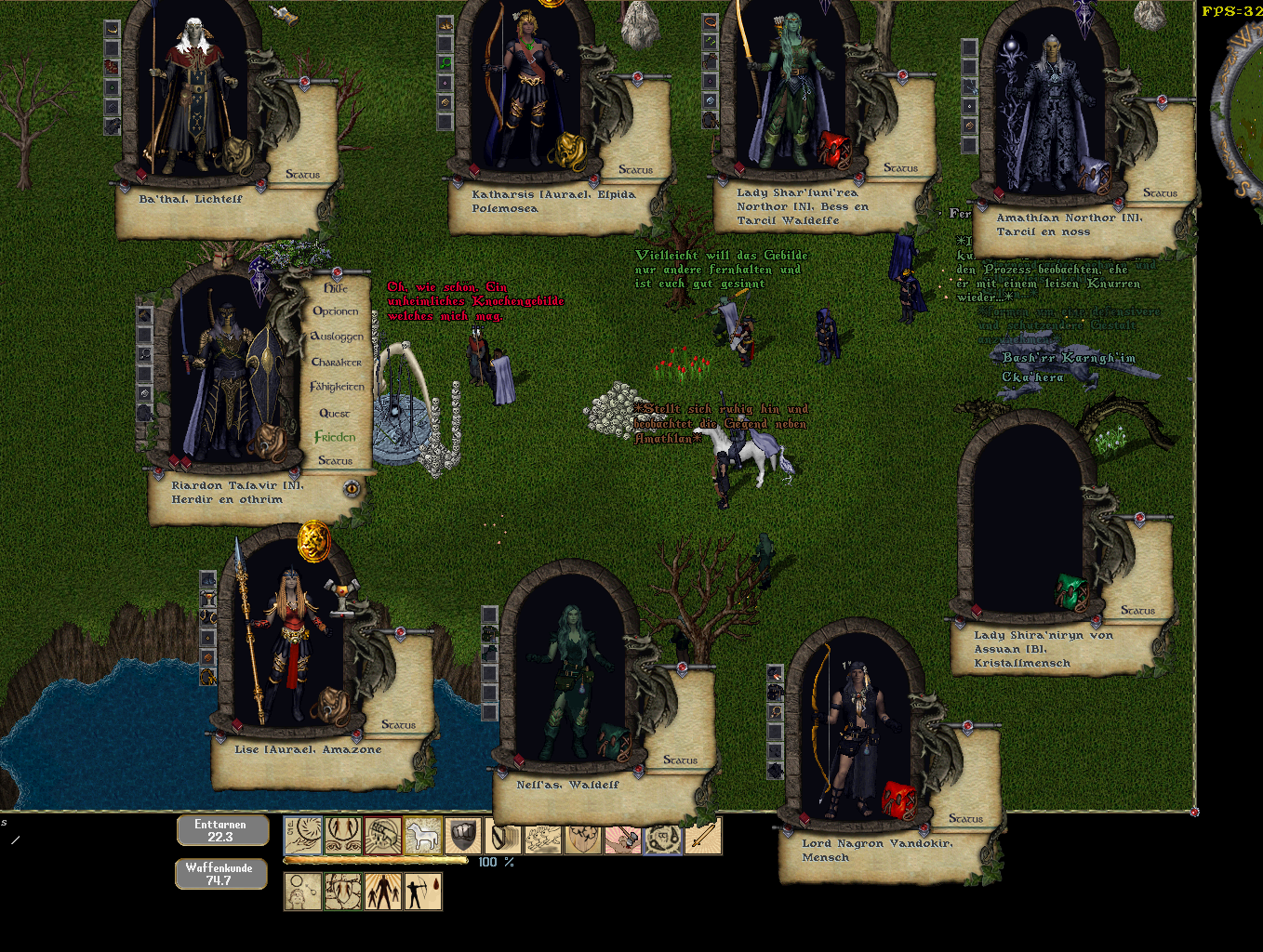Show the Fähigkeiten skill list

337,387
